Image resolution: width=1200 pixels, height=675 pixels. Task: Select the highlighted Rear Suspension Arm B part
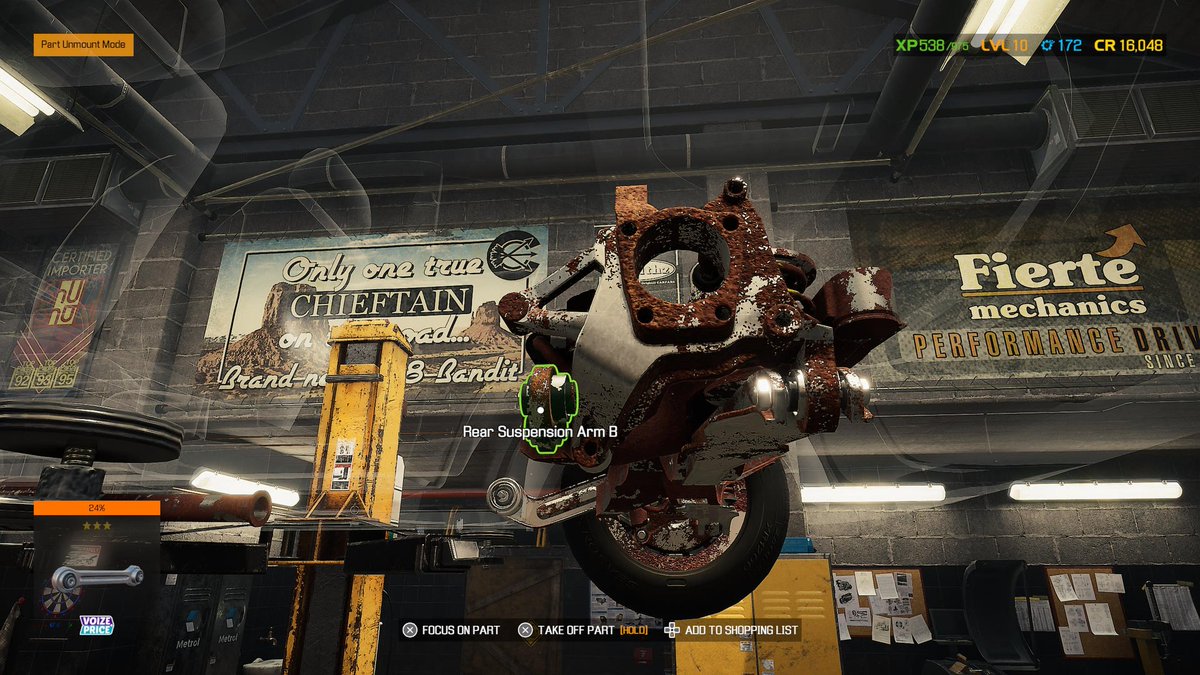(x=542, y=406)
